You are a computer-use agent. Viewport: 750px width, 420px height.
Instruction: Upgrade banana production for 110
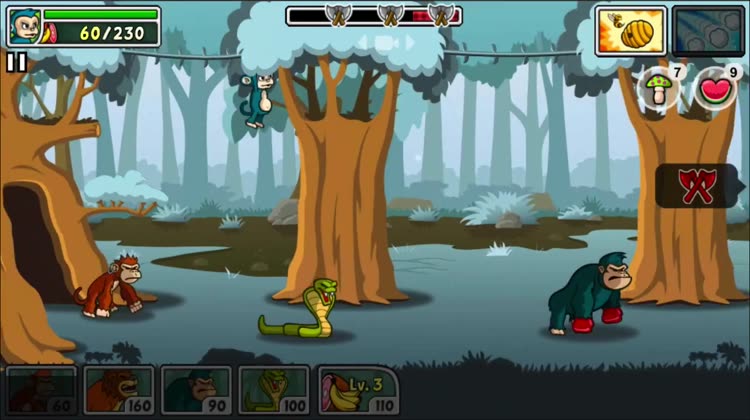358,390
